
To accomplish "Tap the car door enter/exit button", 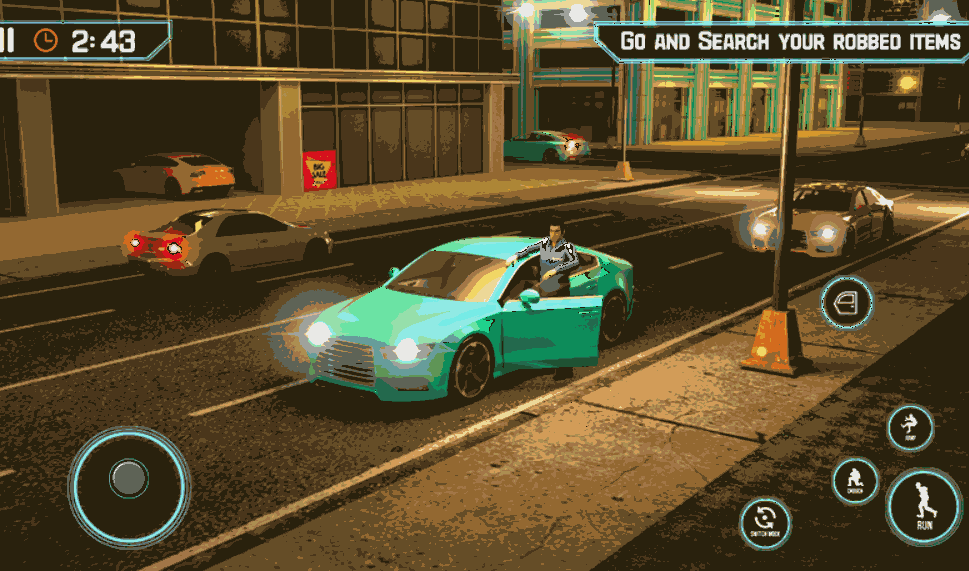I will 847,302.
